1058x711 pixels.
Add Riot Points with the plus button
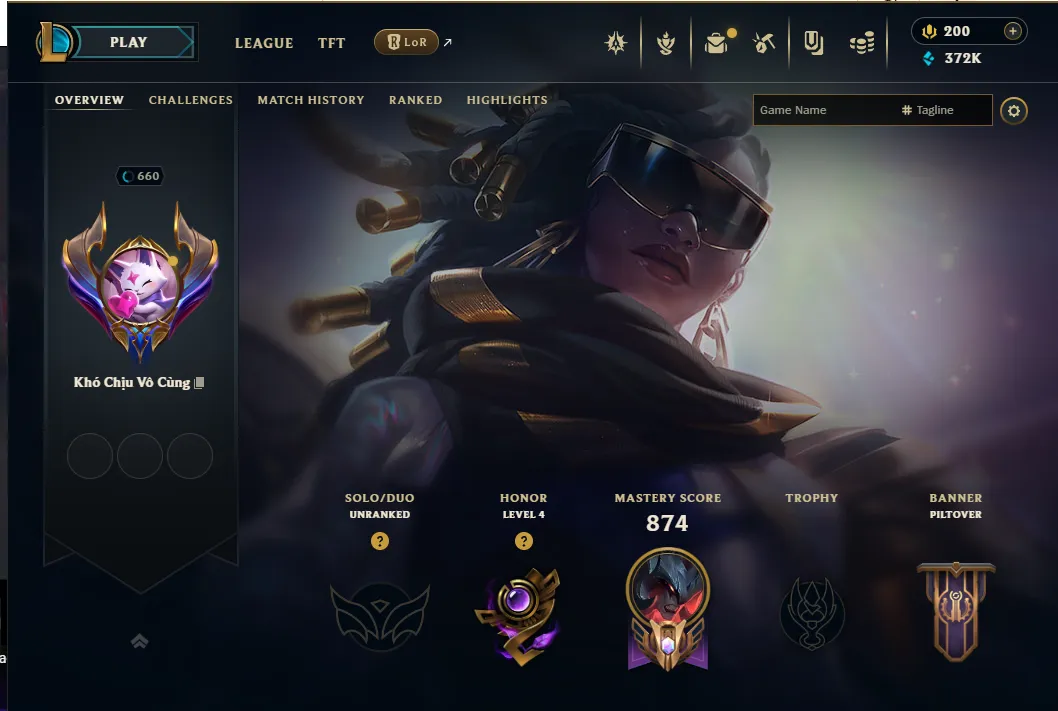[1012, 31]
